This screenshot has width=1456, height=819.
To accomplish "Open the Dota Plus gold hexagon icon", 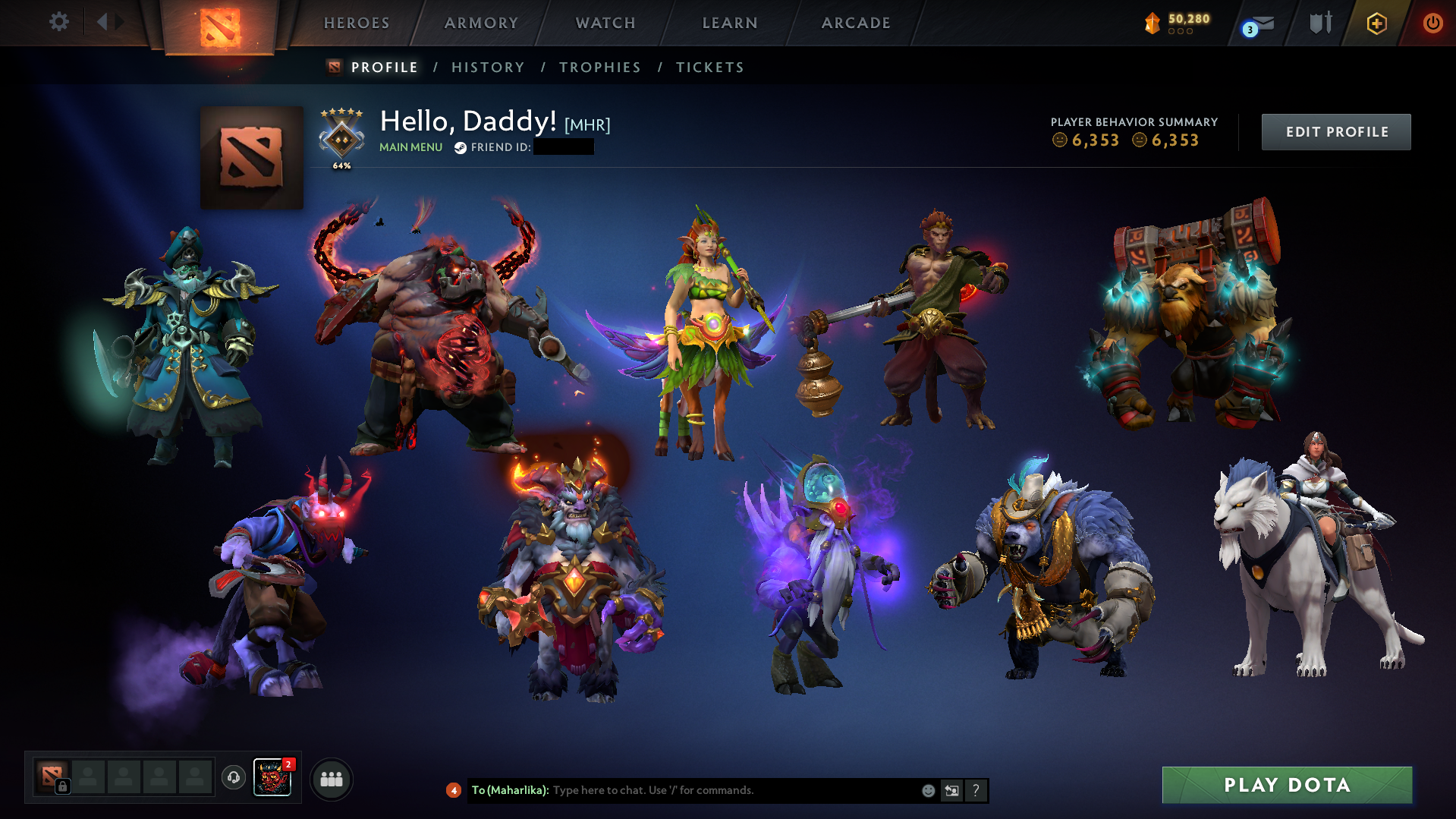I will pyautogui.click(x=1377, y=24).
